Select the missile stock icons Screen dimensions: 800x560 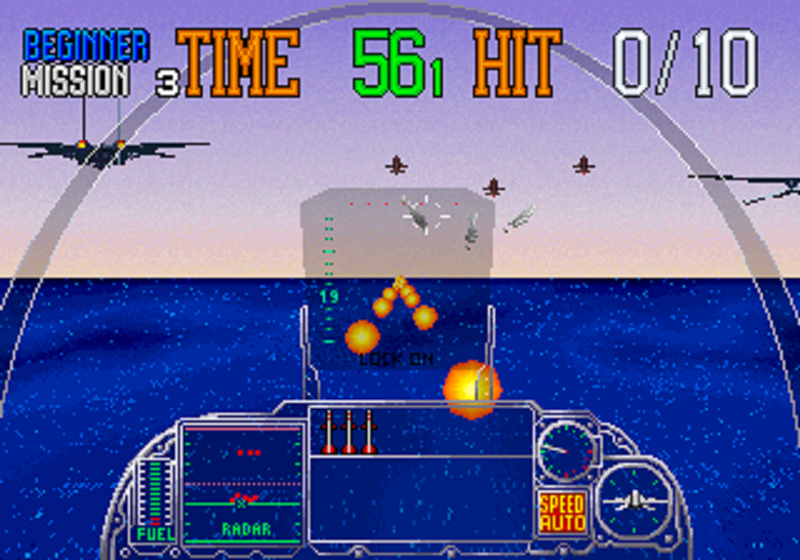tap(349, 433)
